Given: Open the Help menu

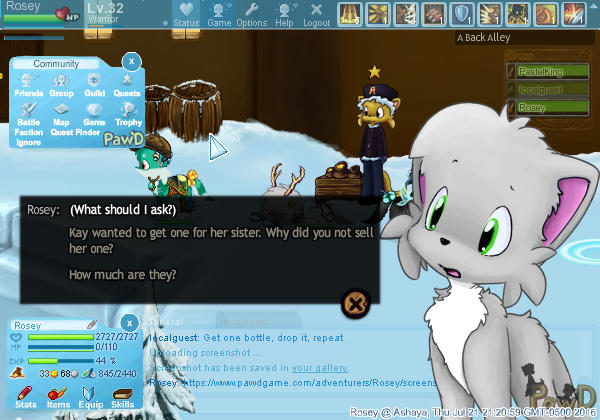Looking at the screenshot, I should [284, 14].
